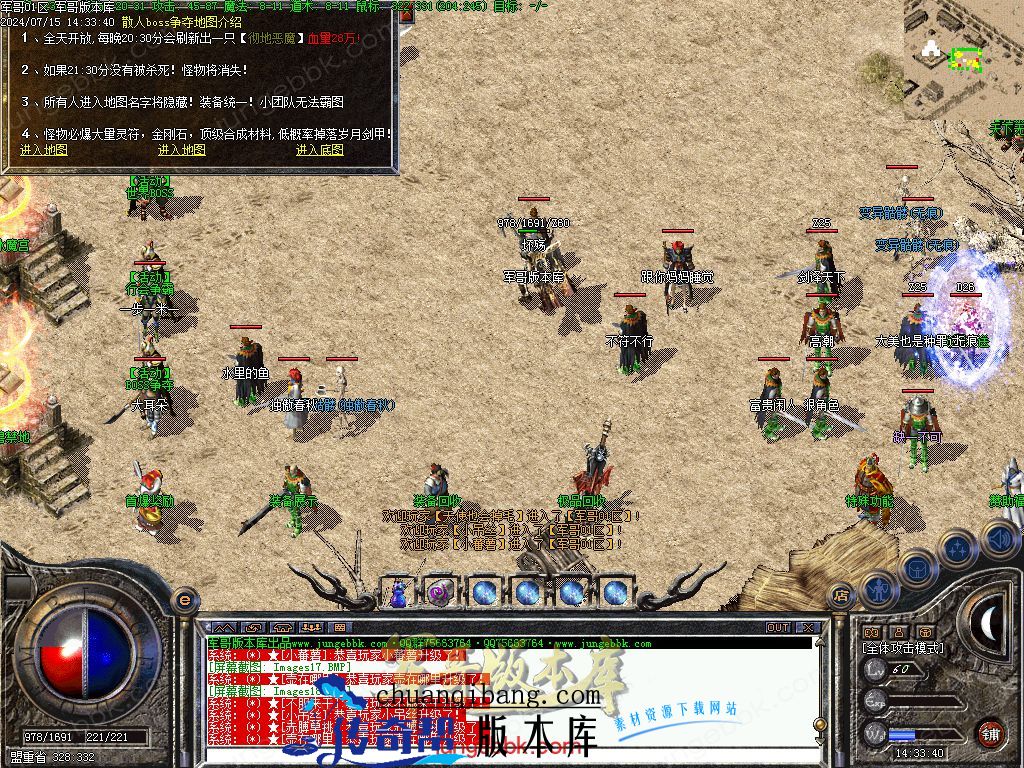Click the OUT button on chat window
This screenshot has height=768, width=1024.
click(x=778, y=628)
